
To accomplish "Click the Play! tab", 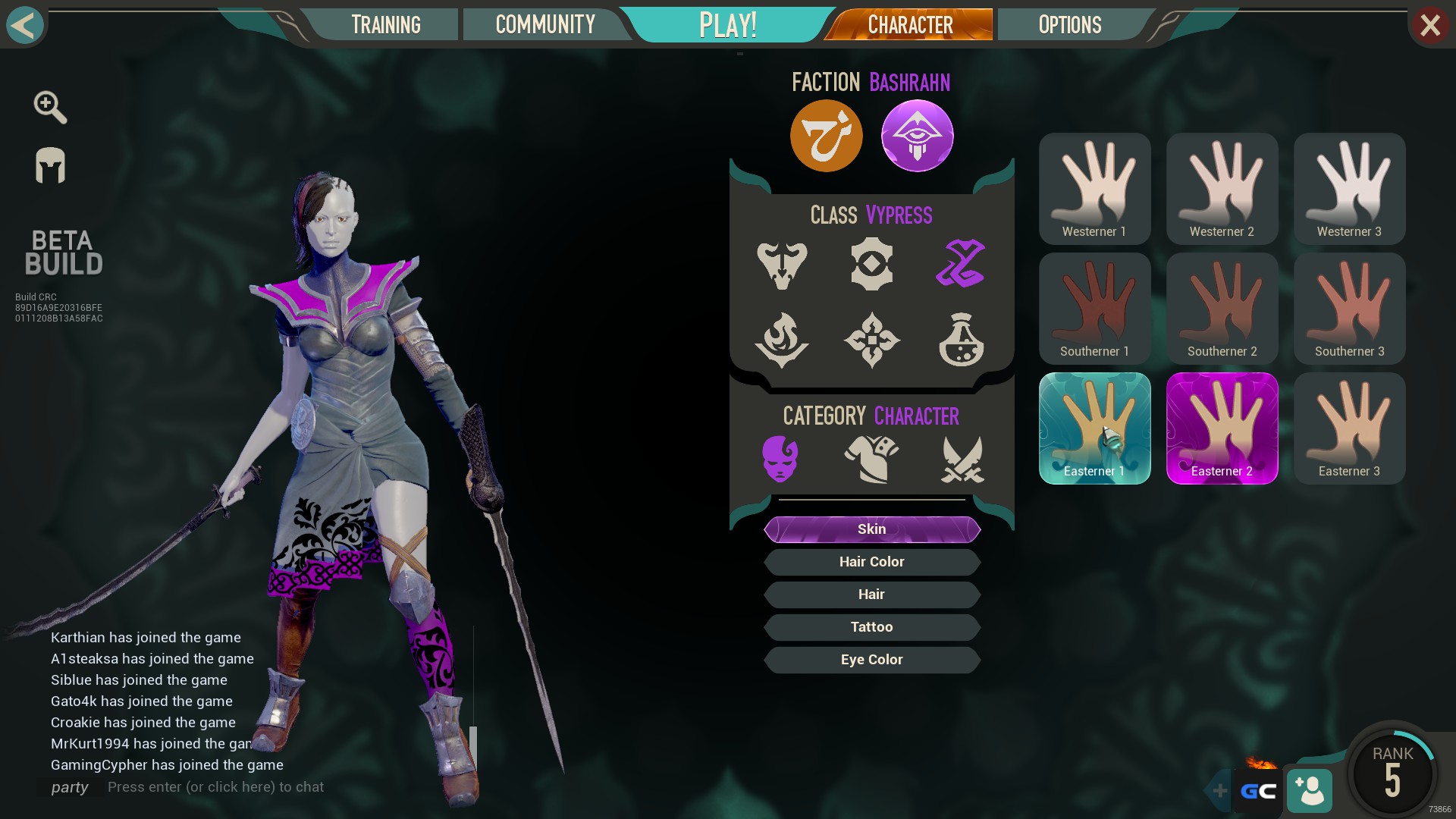I will point(727,24).
